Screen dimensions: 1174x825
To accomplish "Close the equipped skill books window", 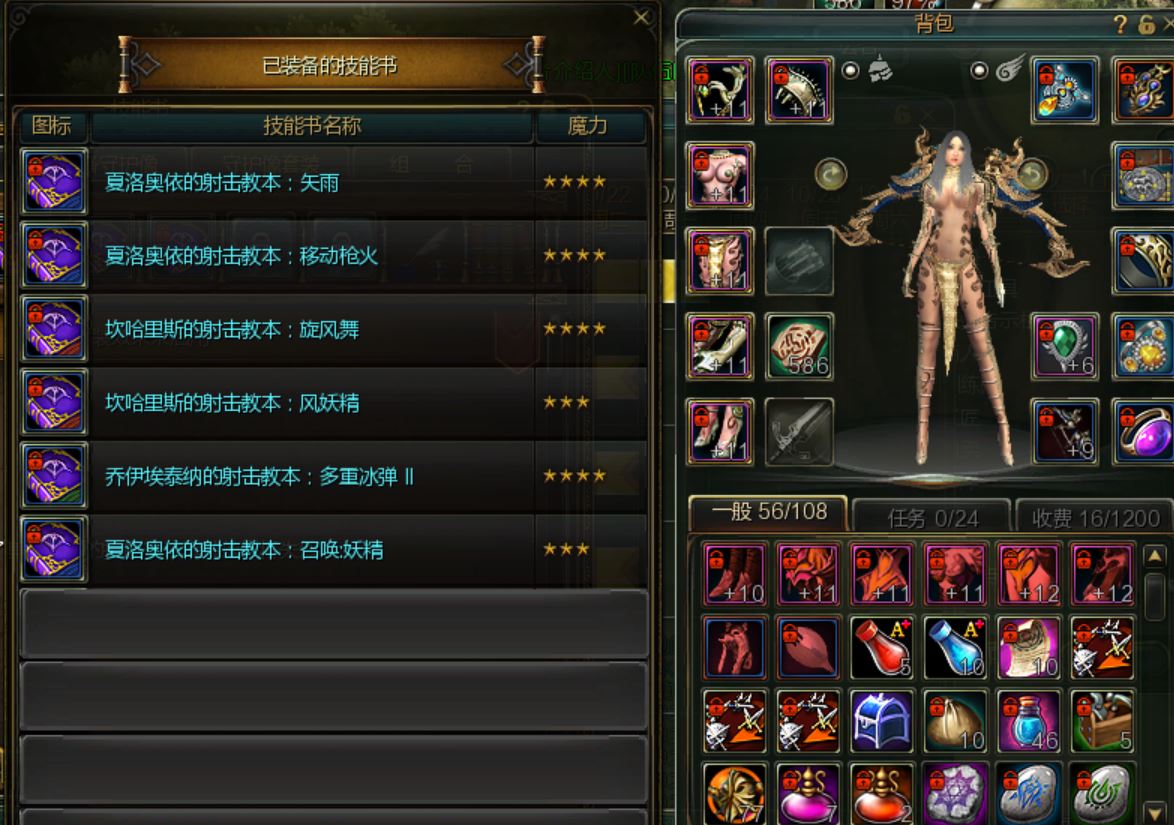I will pos(642,17).
